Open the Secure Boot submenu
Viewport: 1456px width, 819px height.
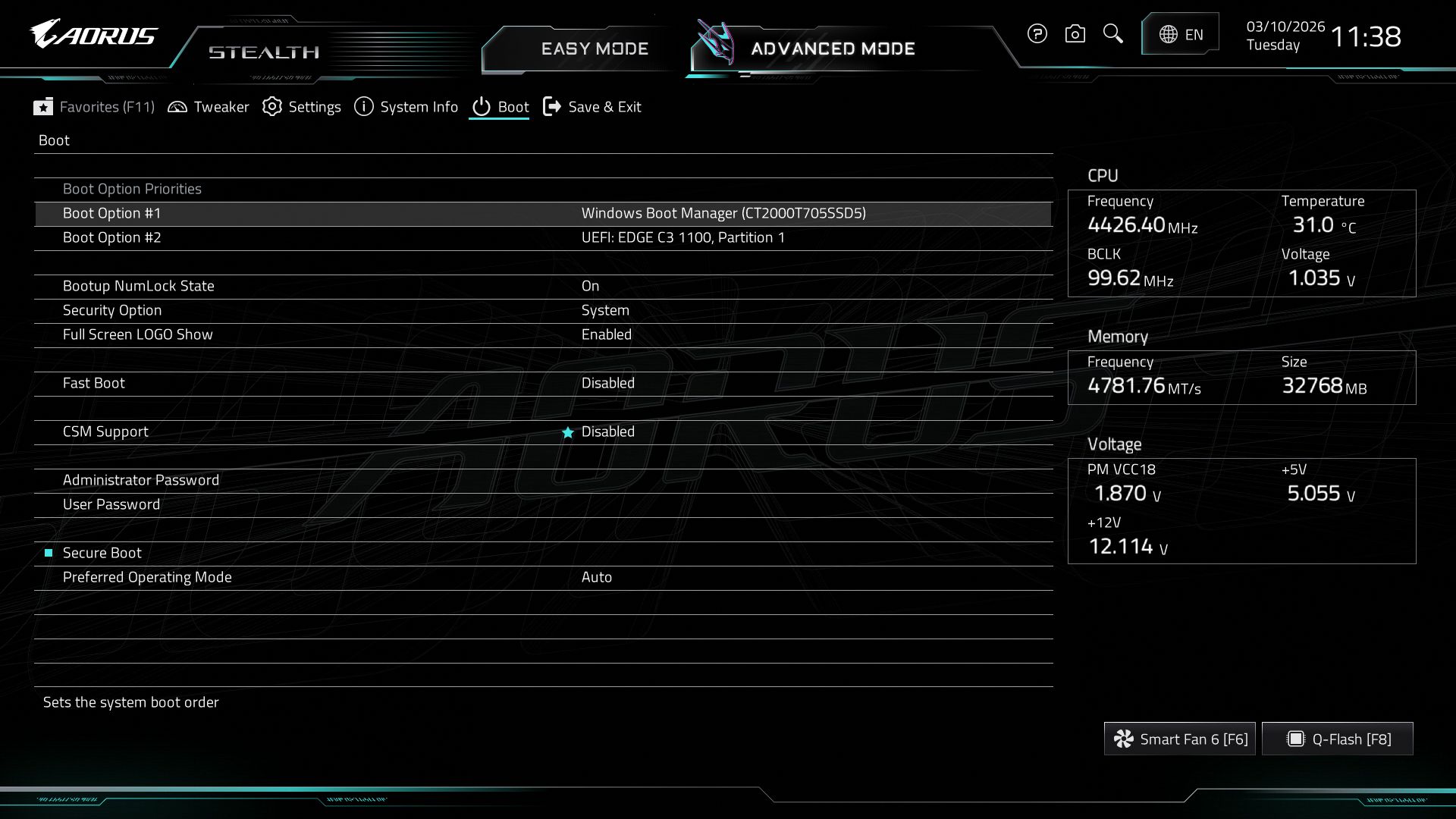102,553
